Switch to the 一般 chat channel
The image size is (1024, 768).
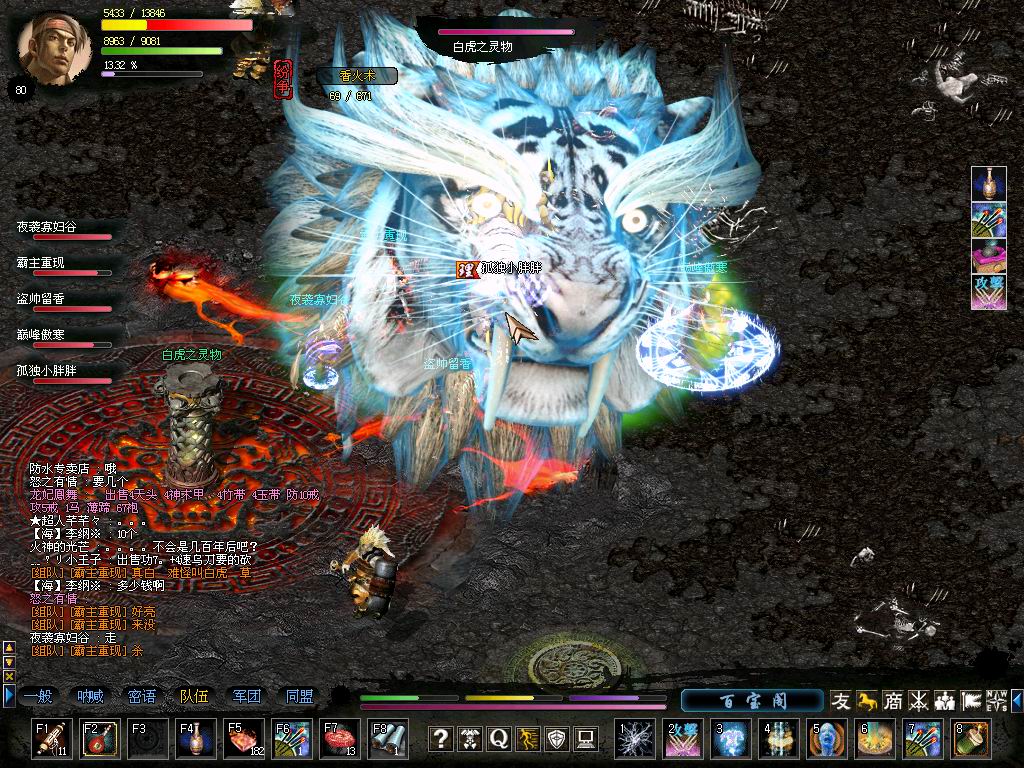38,697
